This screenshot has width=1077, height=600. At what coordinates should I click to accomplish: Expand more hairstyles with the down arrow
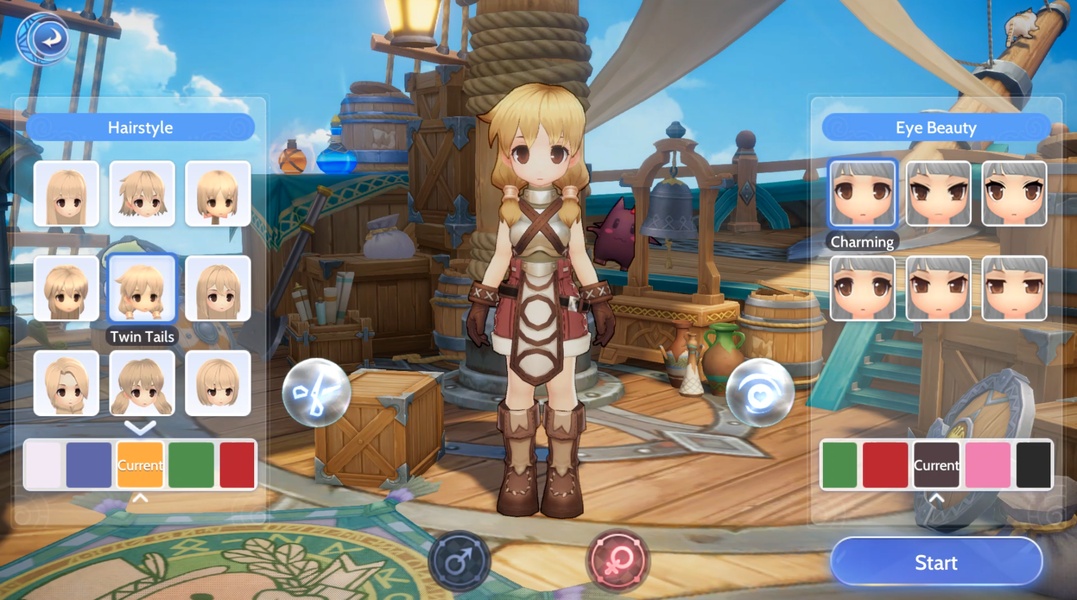click(x=140, y=428)
